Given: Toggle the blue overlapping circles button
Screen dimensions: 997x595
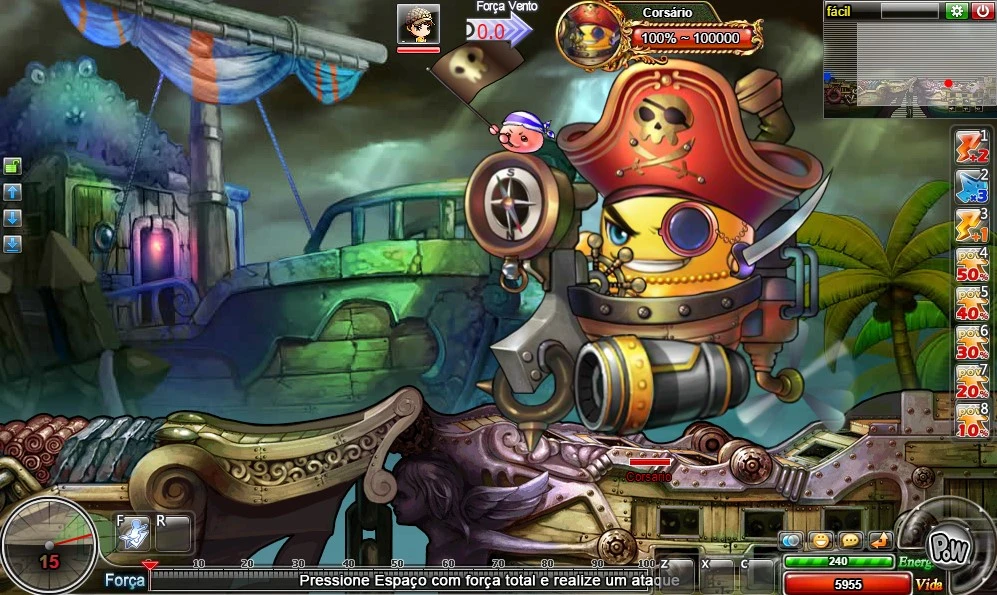Looking at the screenshot, I should pos(791,541).
